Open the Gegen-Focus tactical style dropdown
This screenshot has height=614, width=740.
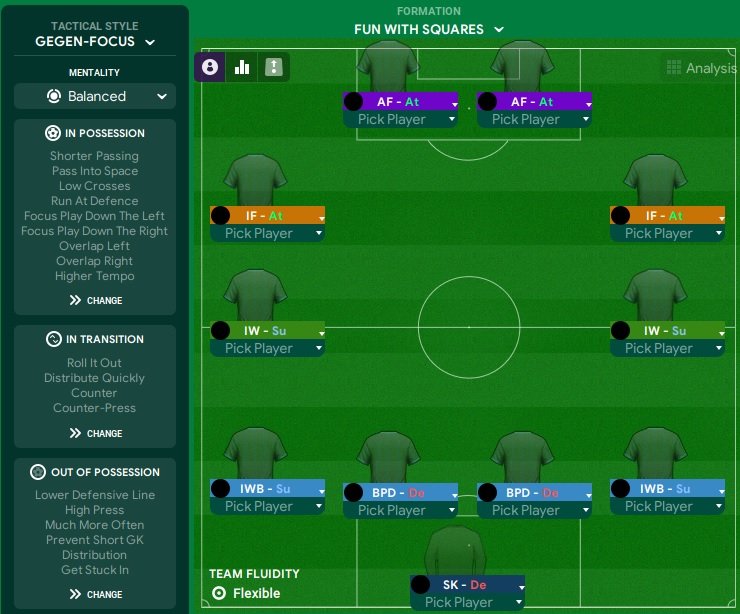[95, 42]
